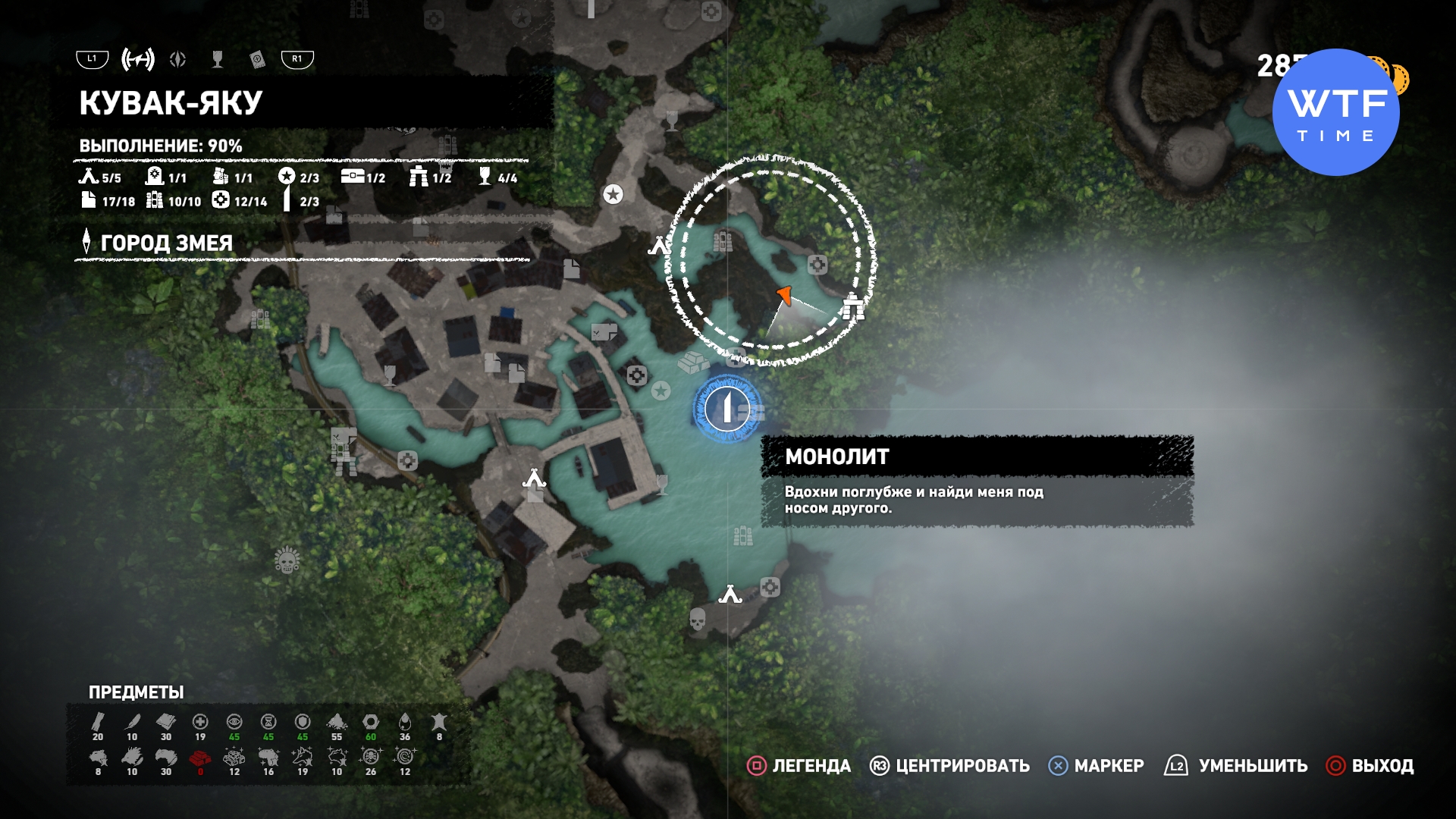The width and height of the screenshot is (1456, 819).
Task: Switch to the active map tab icon
Action: click(138, 59)
